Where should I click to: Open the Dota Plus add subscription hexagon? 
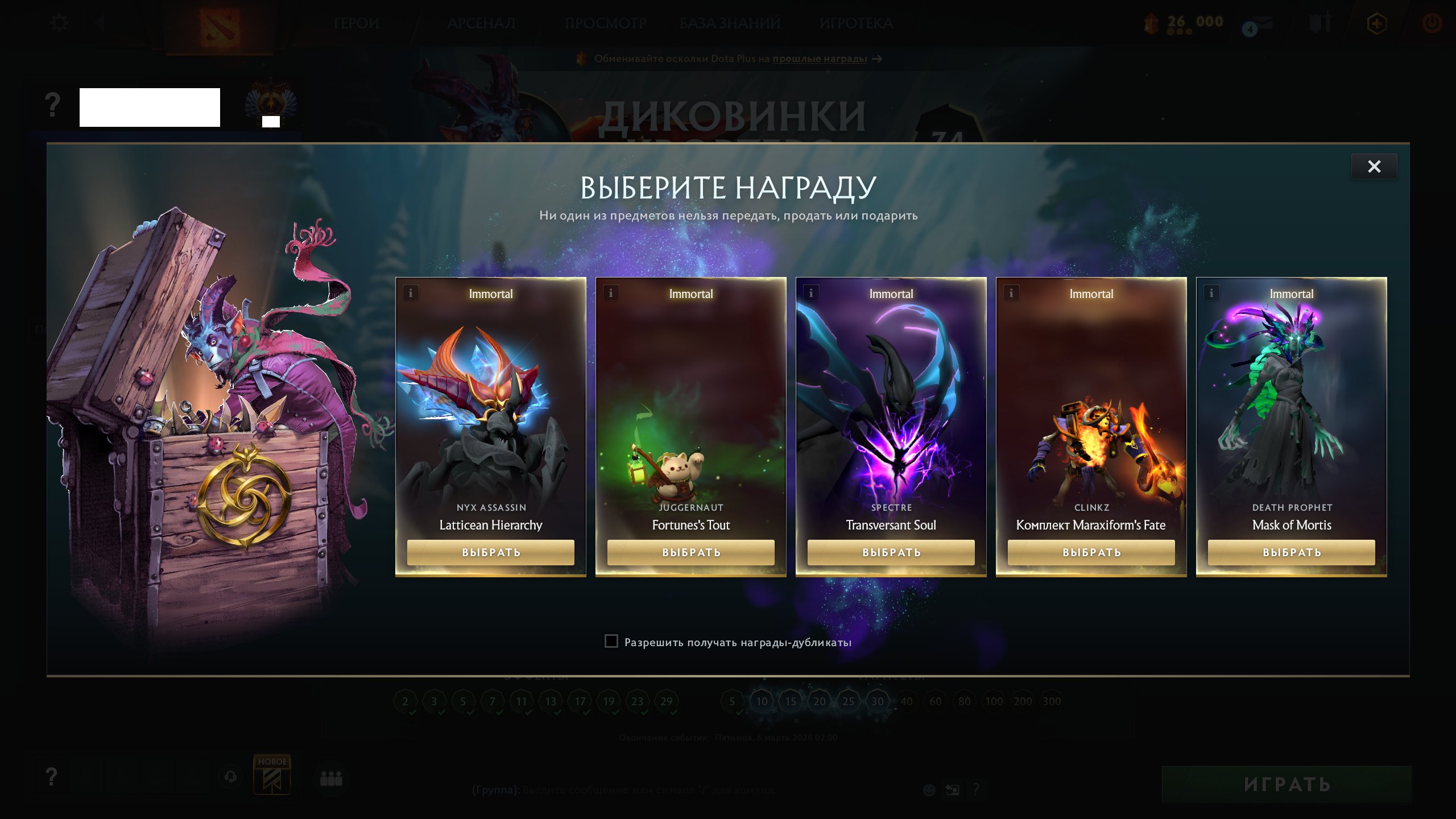[1377, 23]
